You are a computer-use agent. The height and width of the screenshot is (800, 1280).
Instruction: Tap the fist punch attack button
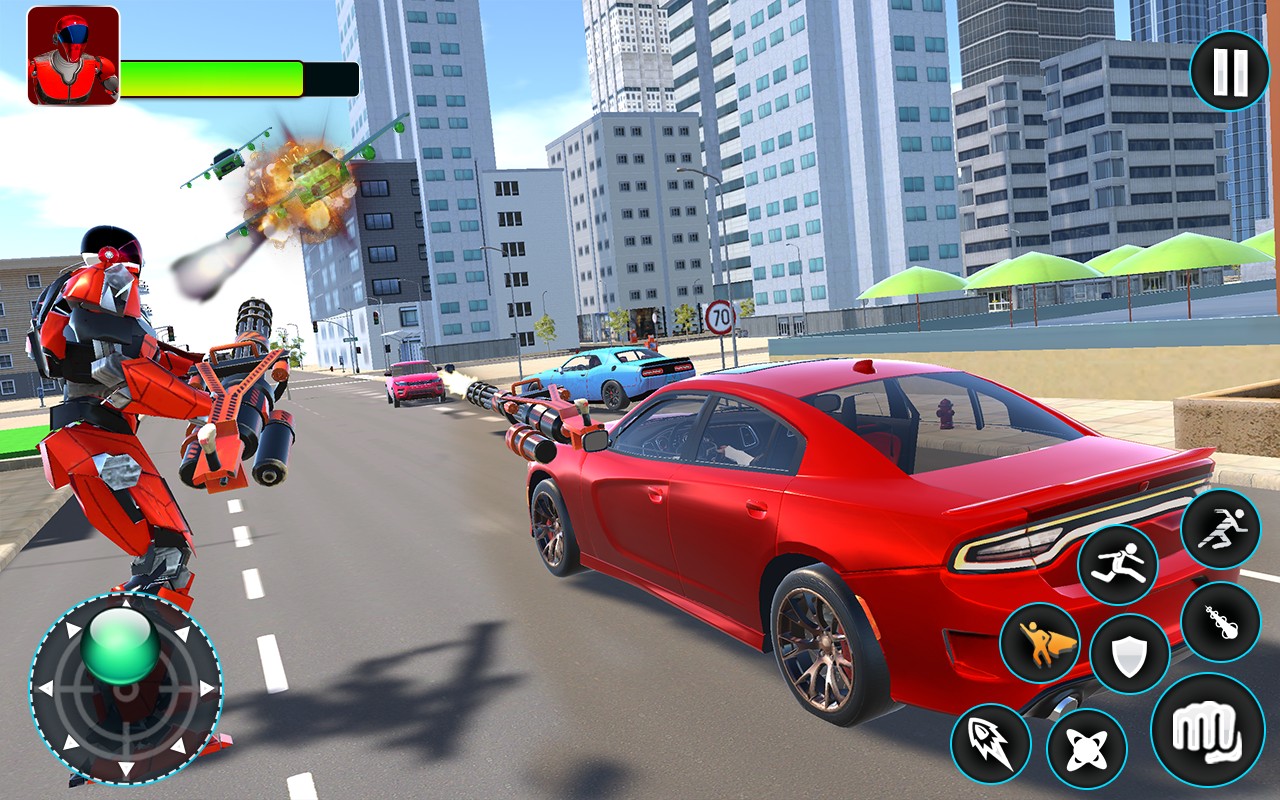[1207, 729]
